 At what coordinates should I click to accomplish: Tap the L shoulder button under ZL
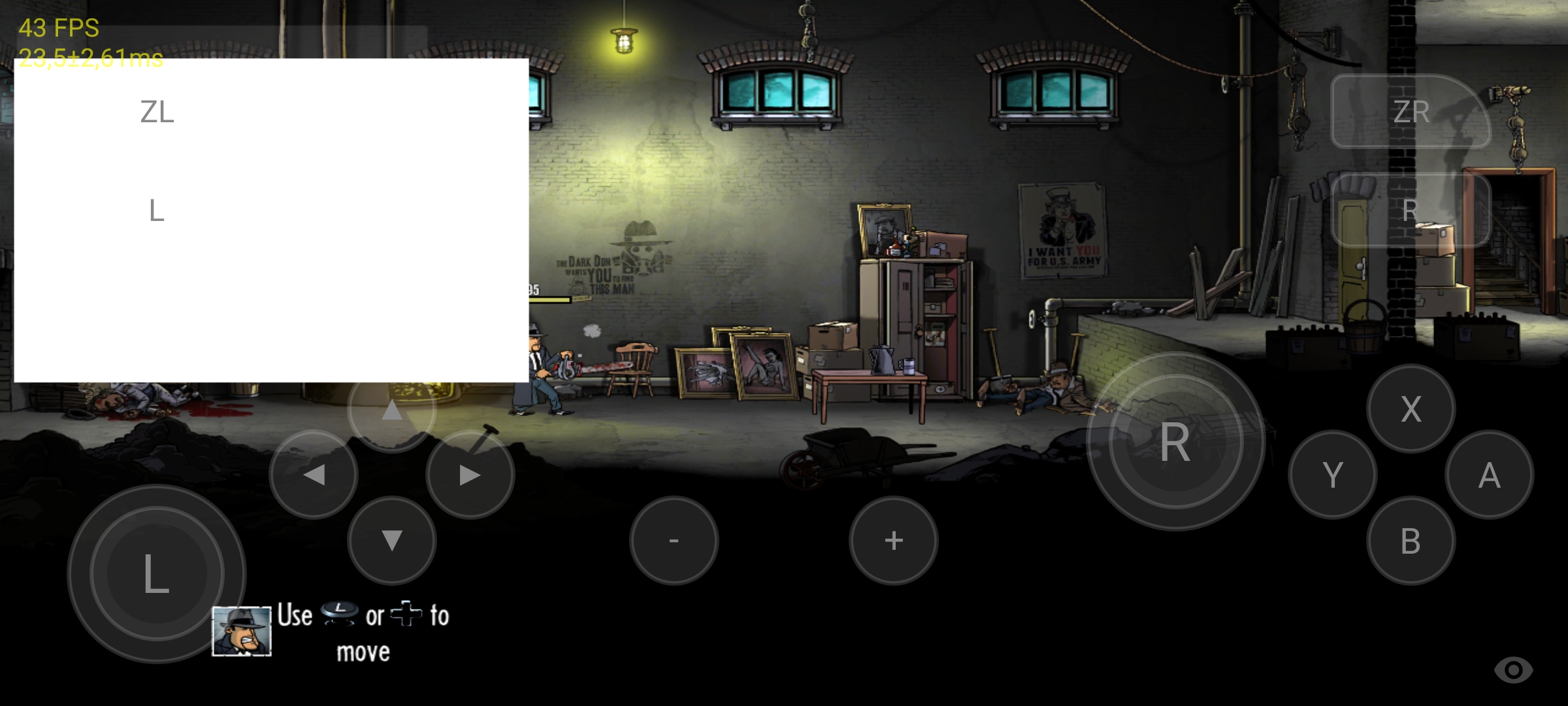click(x=157, y=210)
